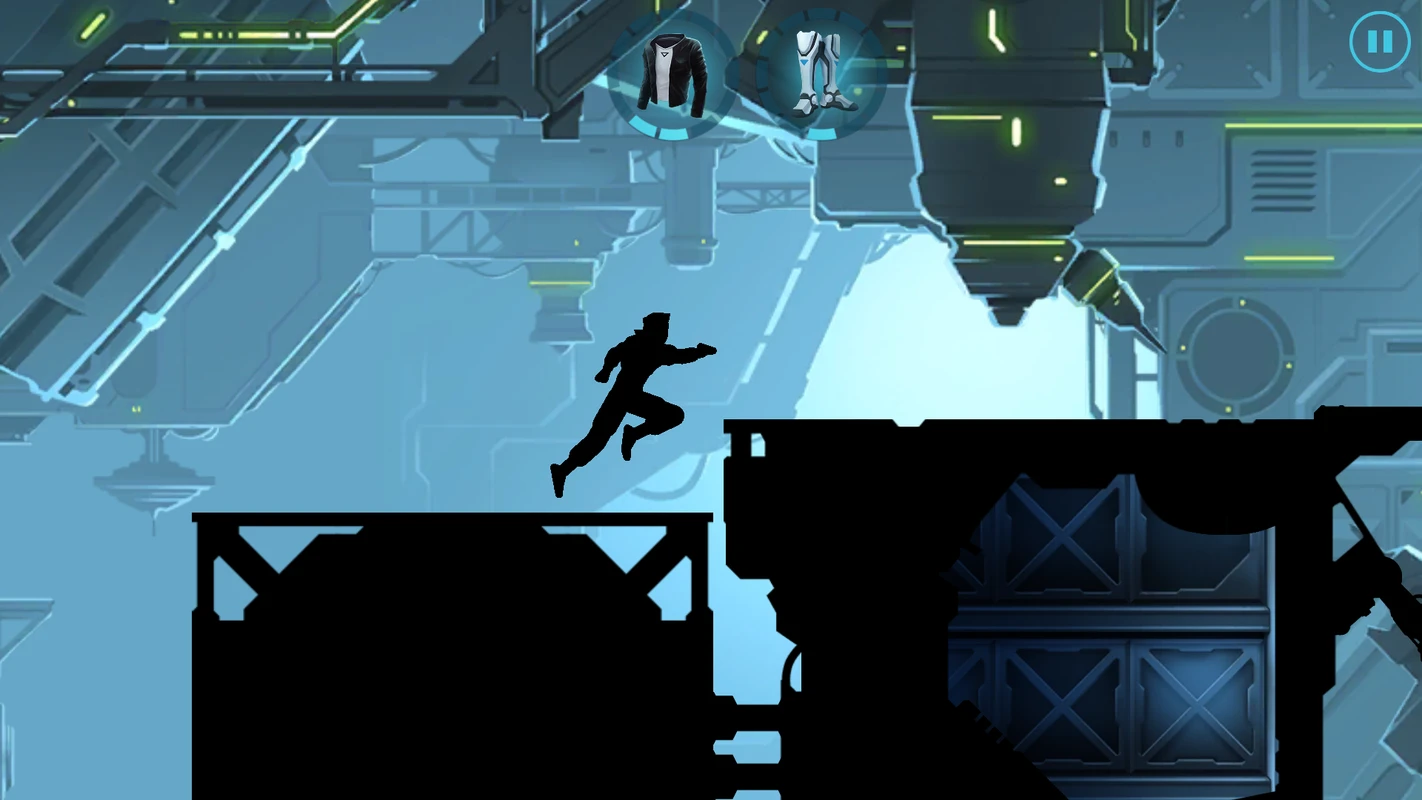Click the progress ring around the legs icon
Image resolution: width=1422 pixels, height=800 pixels.
click(x=820, y=131)
